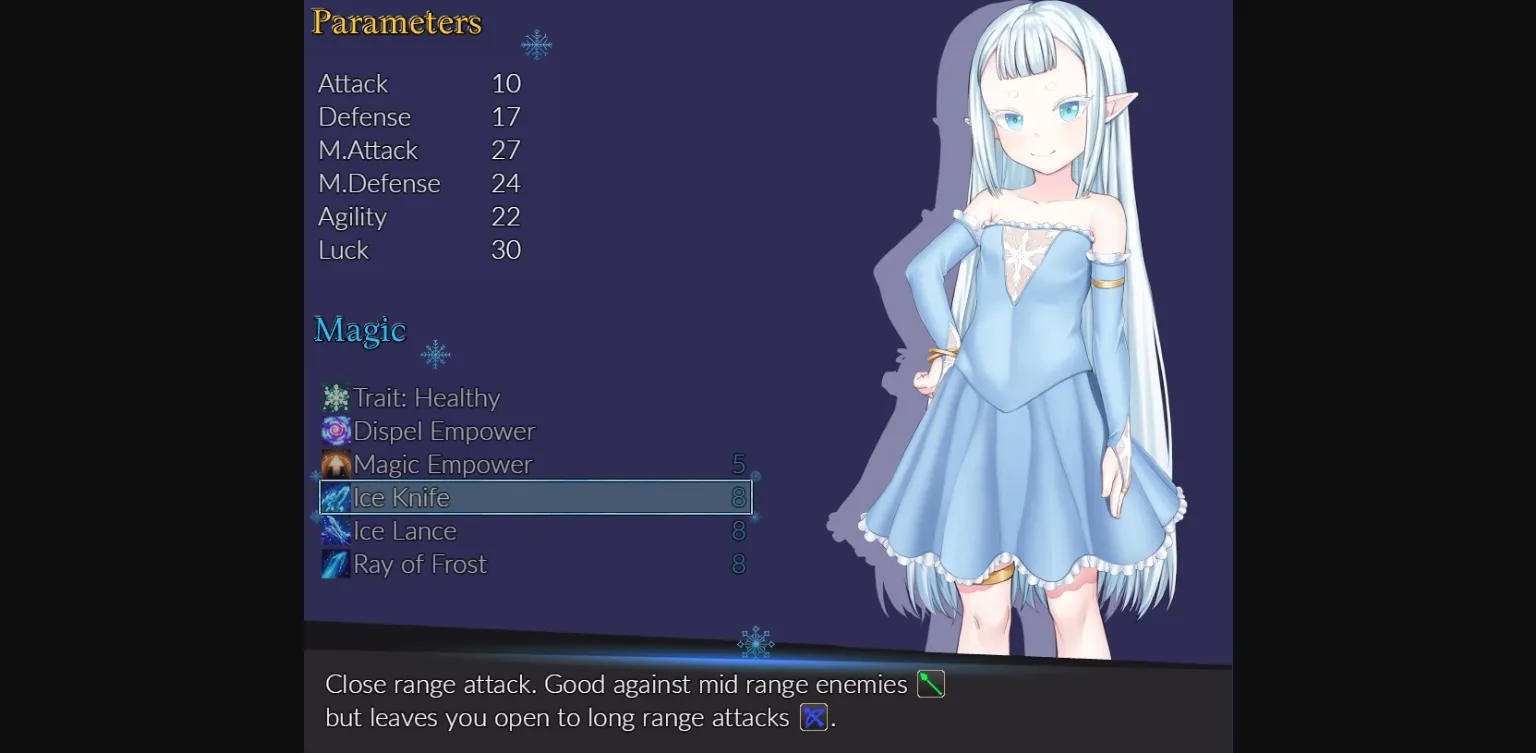
Task: Click the snowflake ornament near the description box
Action: pos(754,644)
